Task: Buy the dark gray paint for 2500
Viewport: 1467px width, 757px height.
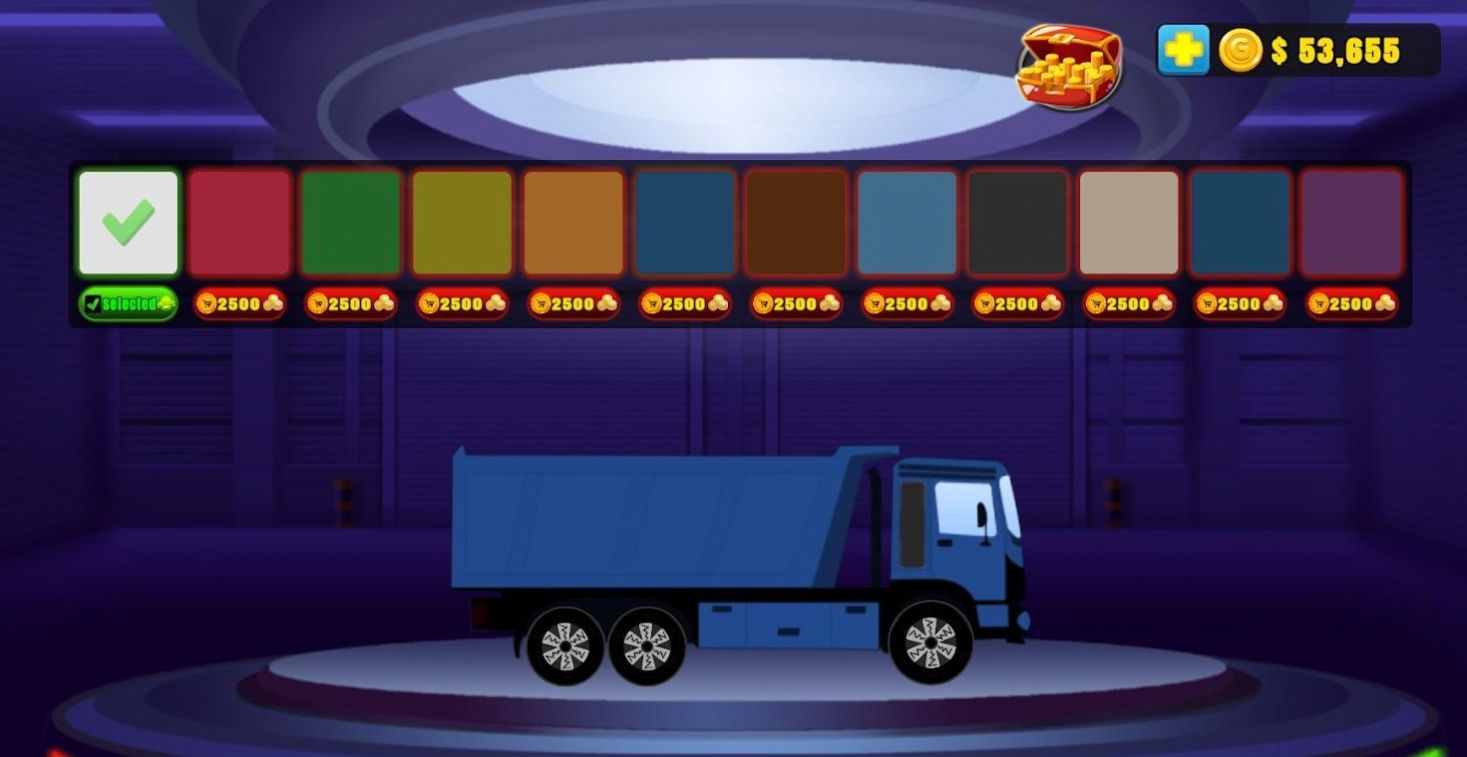Action: [x=1016, y=303]
